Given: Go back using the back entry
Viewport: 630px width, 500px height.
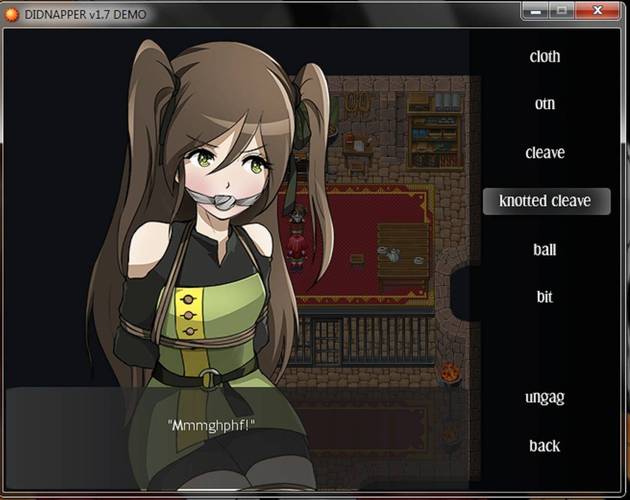Looking at the screenshot, I should coord(545,445).
